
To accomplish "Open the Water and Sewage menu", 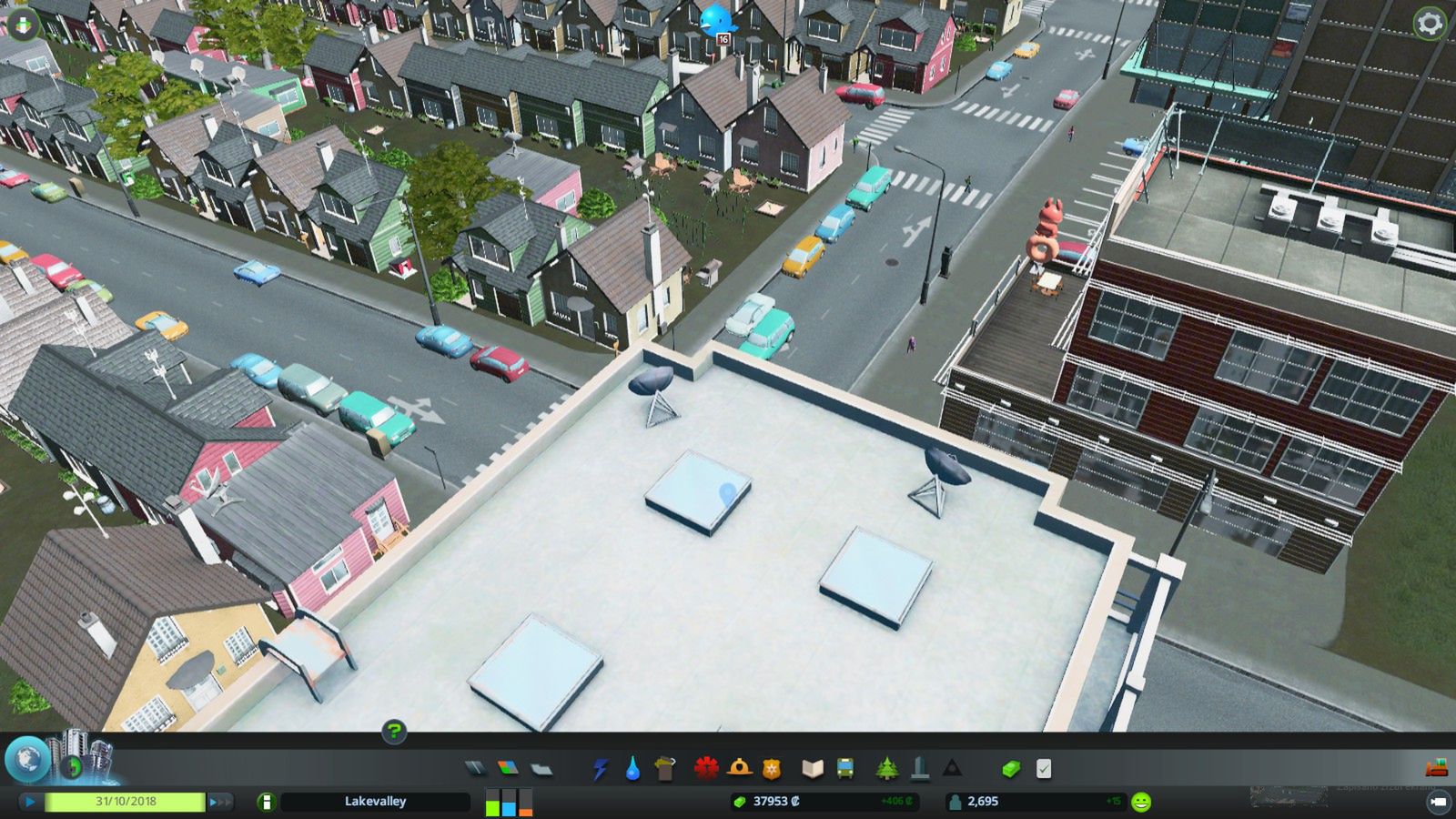I will click(633, 769).
